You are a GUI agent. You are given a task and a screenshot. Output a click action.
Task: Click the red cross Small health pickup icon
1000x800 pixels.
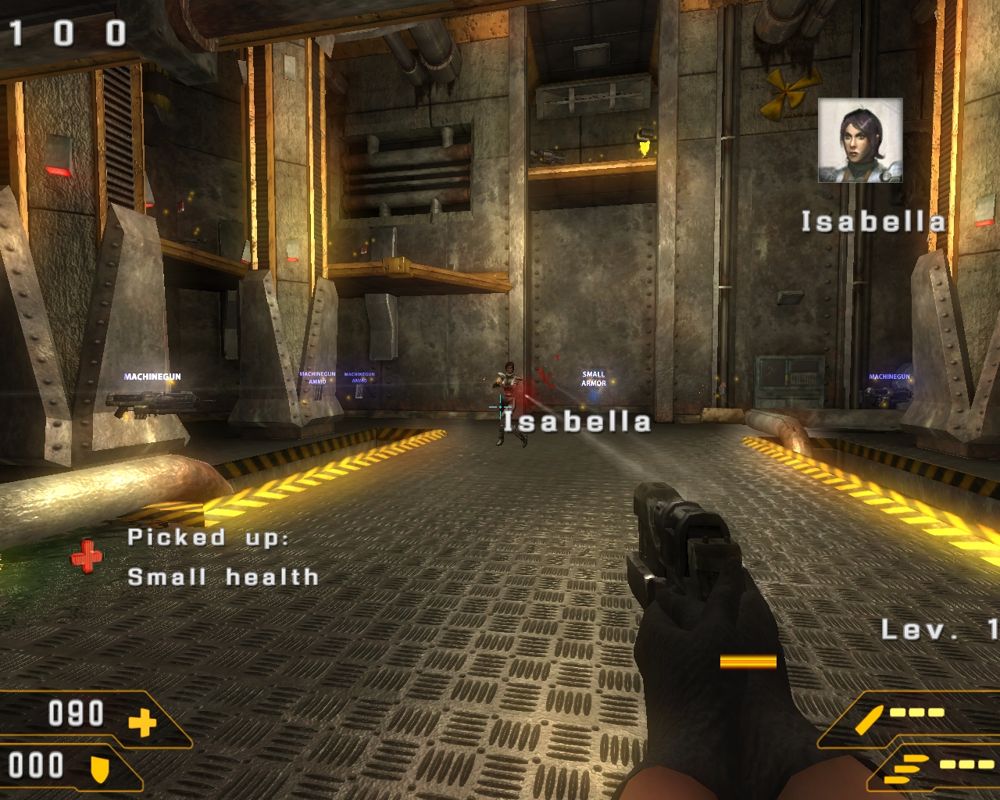pos(87,556)
